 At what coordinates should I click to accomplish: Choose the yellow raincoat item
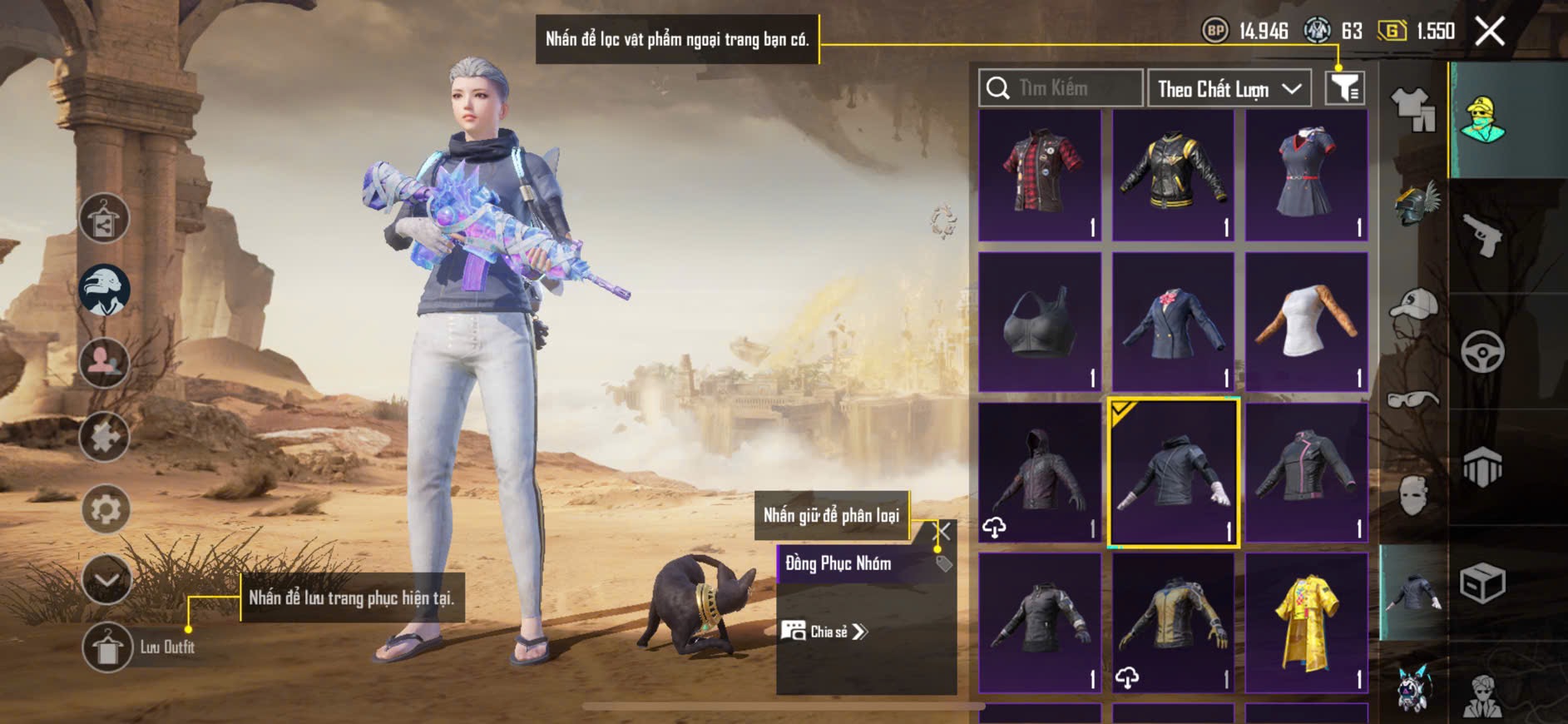coord(1306,622)
